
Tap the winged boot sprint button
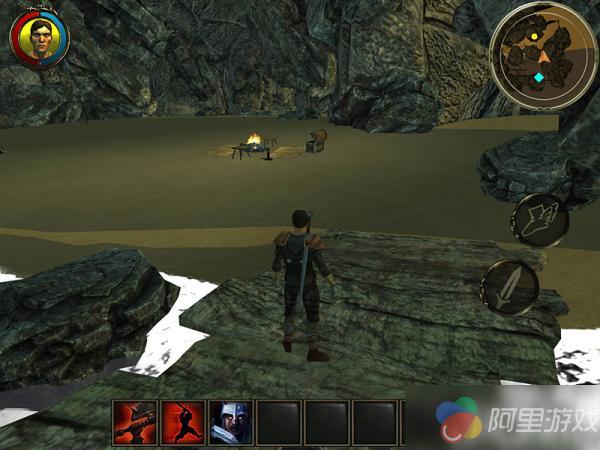point(539,219)
